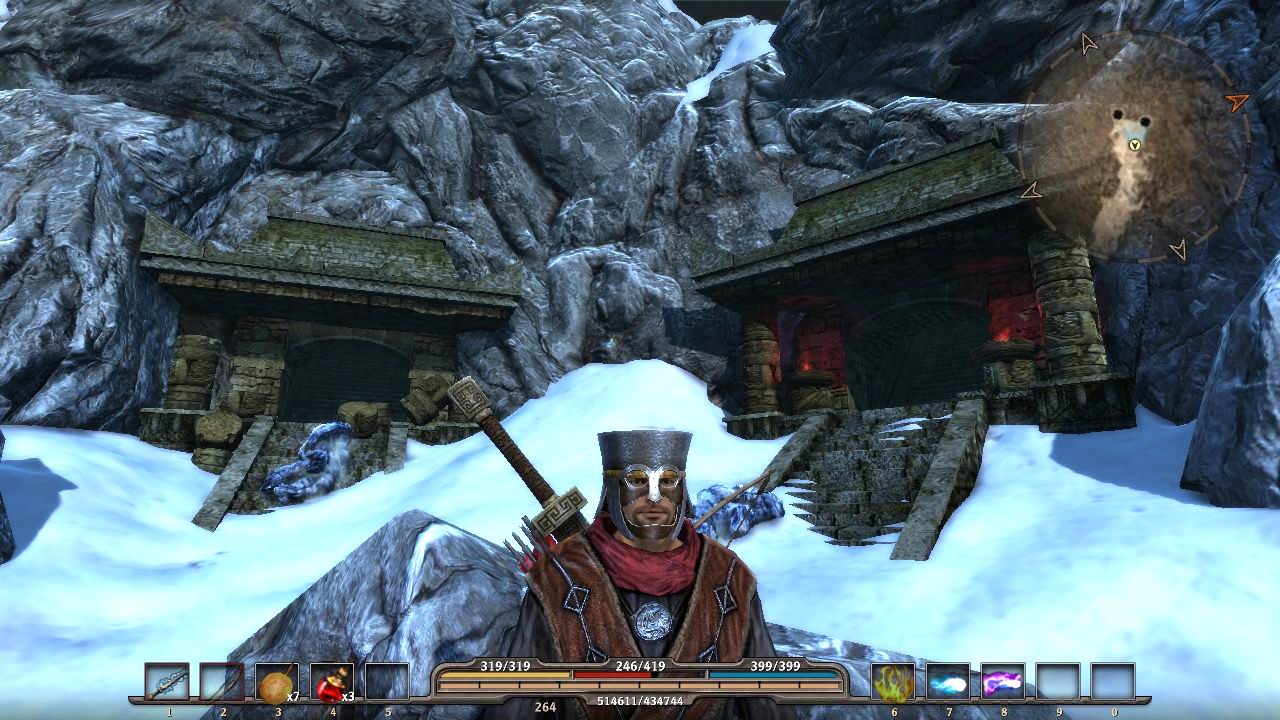Click the level indicator showing 264

(x=545, y=705)
